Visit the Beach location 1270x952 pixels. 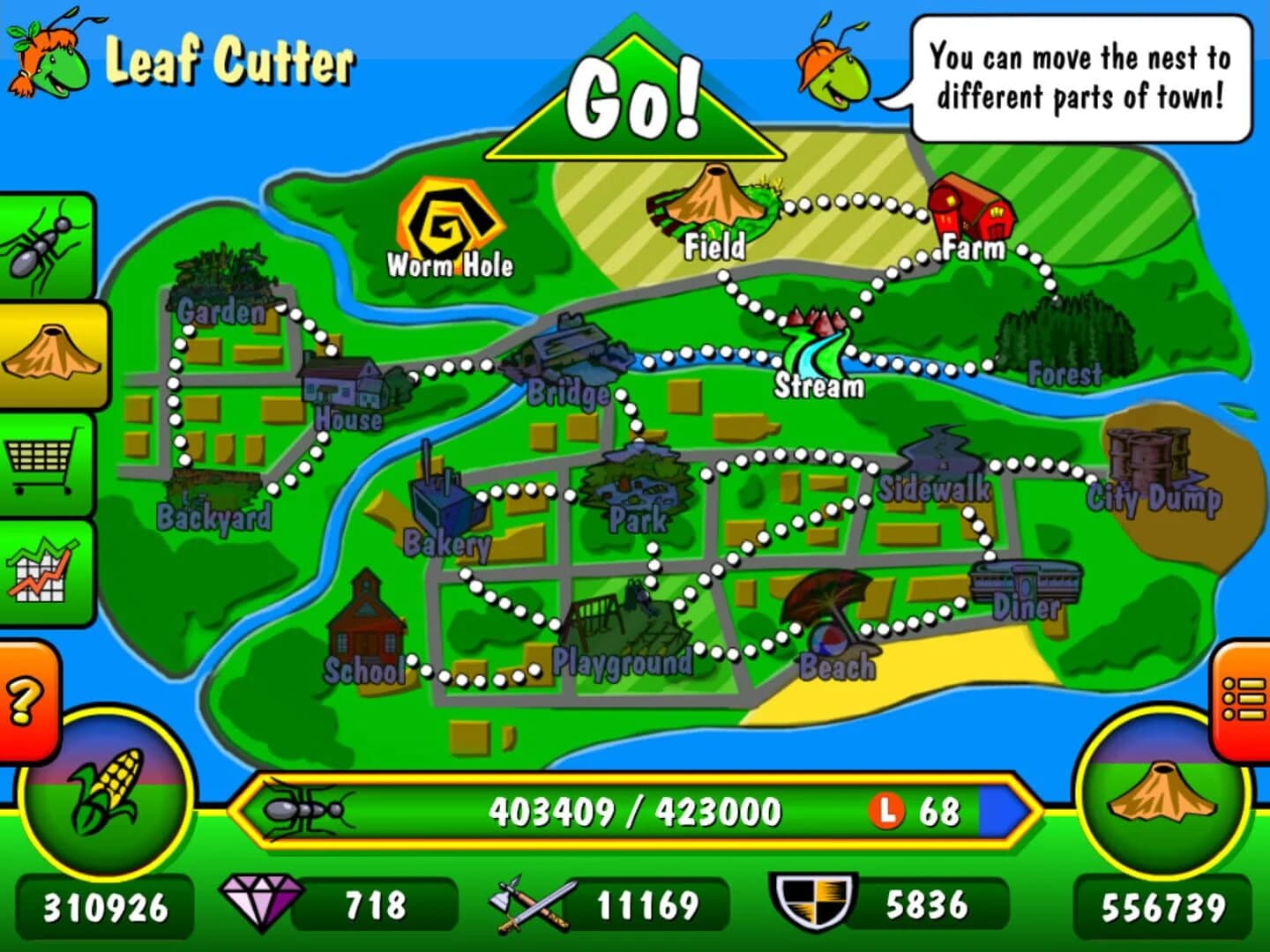pyautogui.click(x=829, y=617)
